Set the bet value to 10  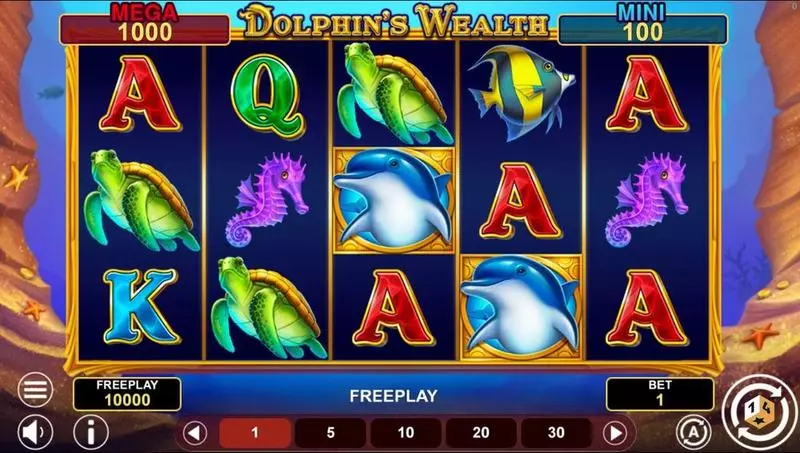pos(405,433)
